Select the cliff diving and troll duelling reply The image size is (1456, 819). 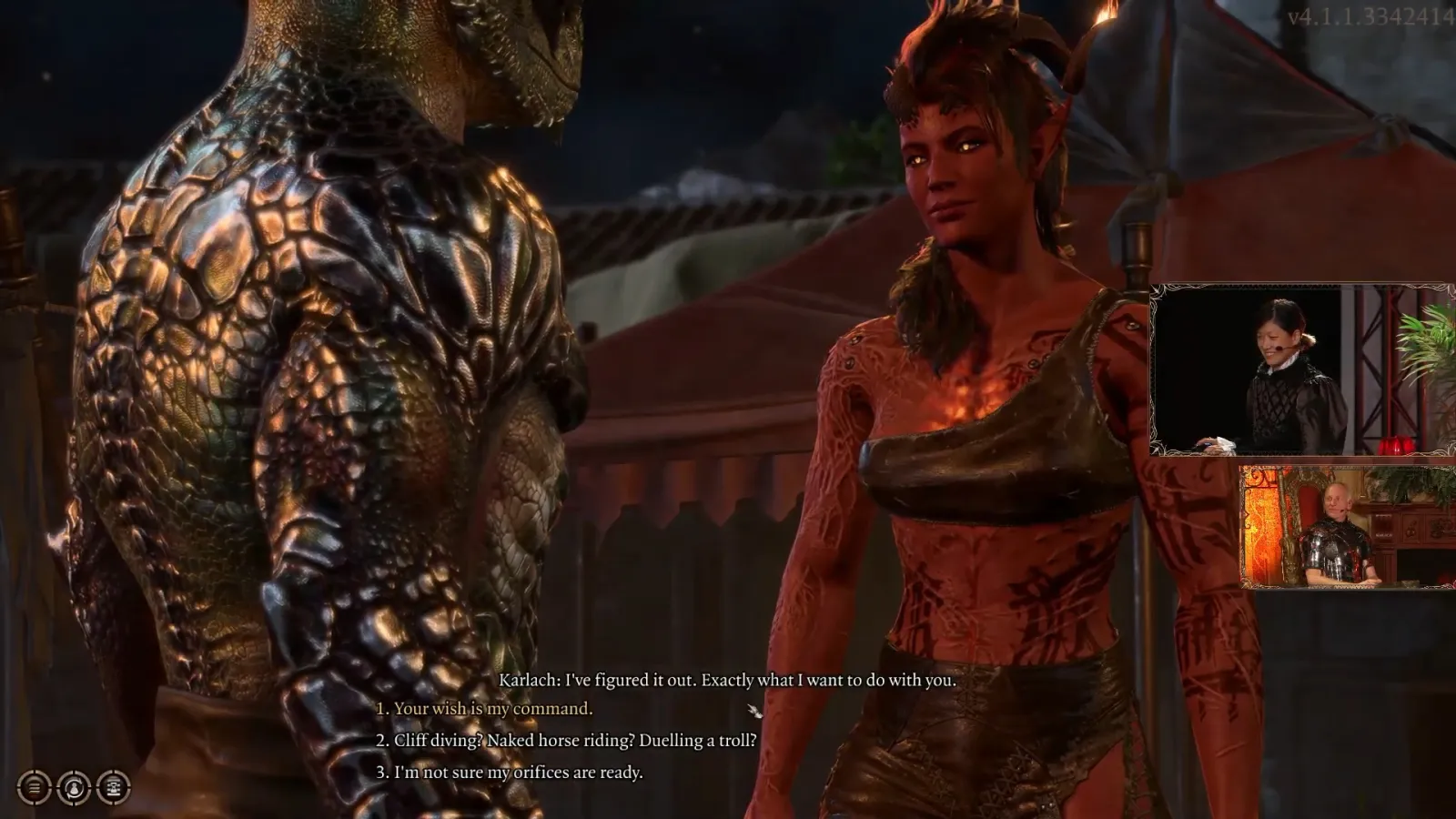574,741
